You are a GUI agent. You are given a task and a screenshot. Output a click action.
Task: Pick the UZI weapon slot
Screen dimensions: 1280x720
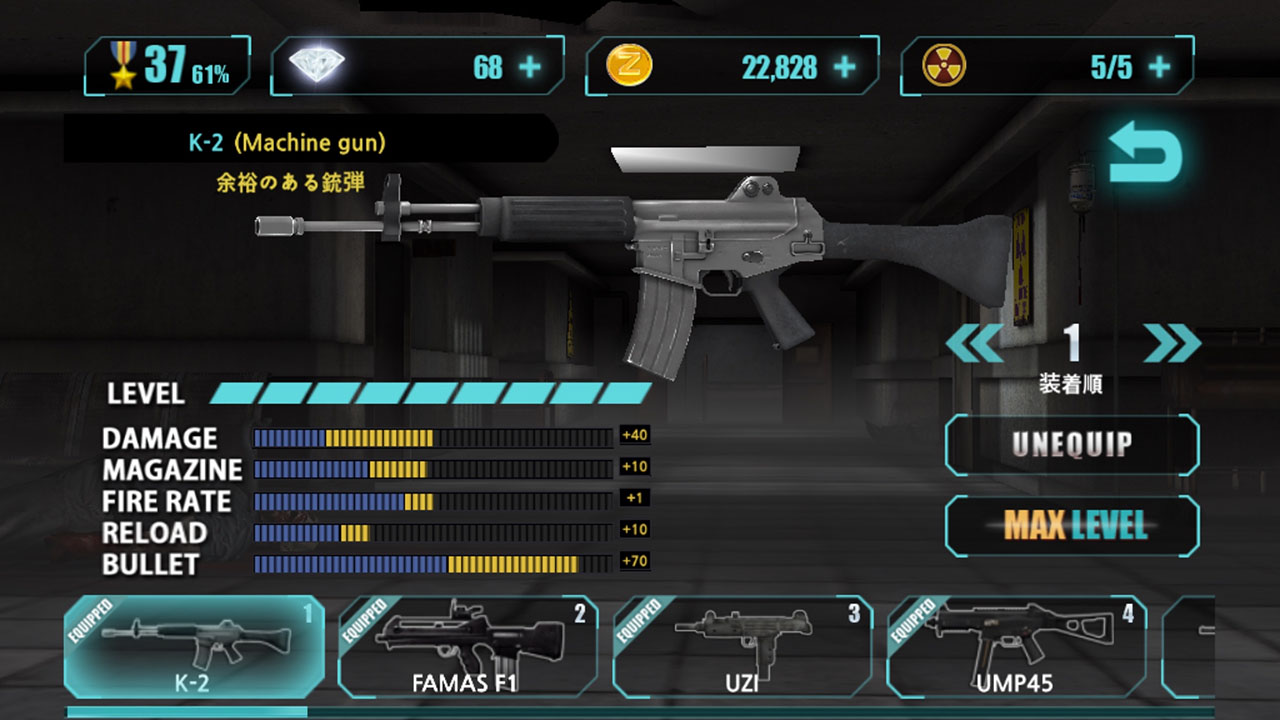click(x=742, y=646)
